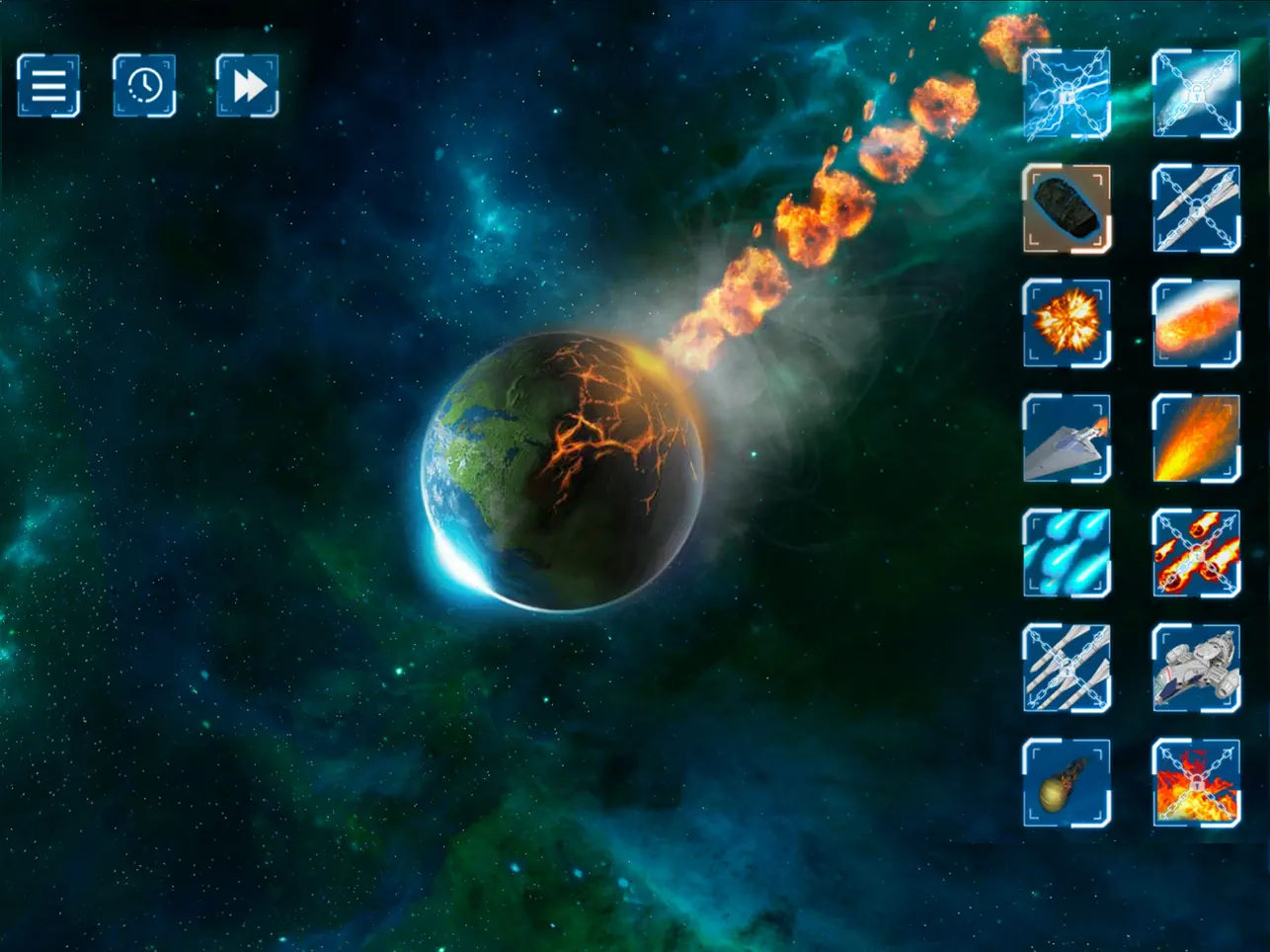Select the blue ice shard shower weapon
The width and height of the screenshot is (1270, 952).
click(1067, 553)
